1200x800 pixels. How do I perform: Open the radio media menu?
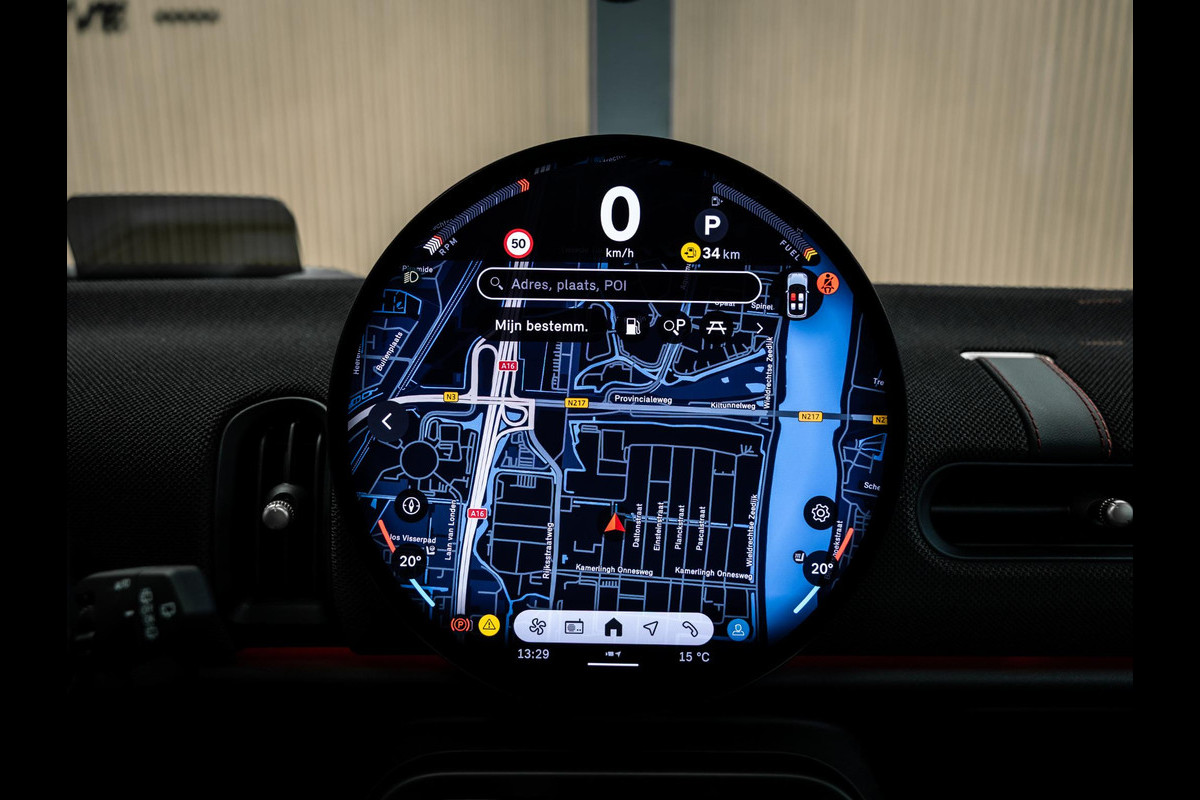[x=575, y=628]
